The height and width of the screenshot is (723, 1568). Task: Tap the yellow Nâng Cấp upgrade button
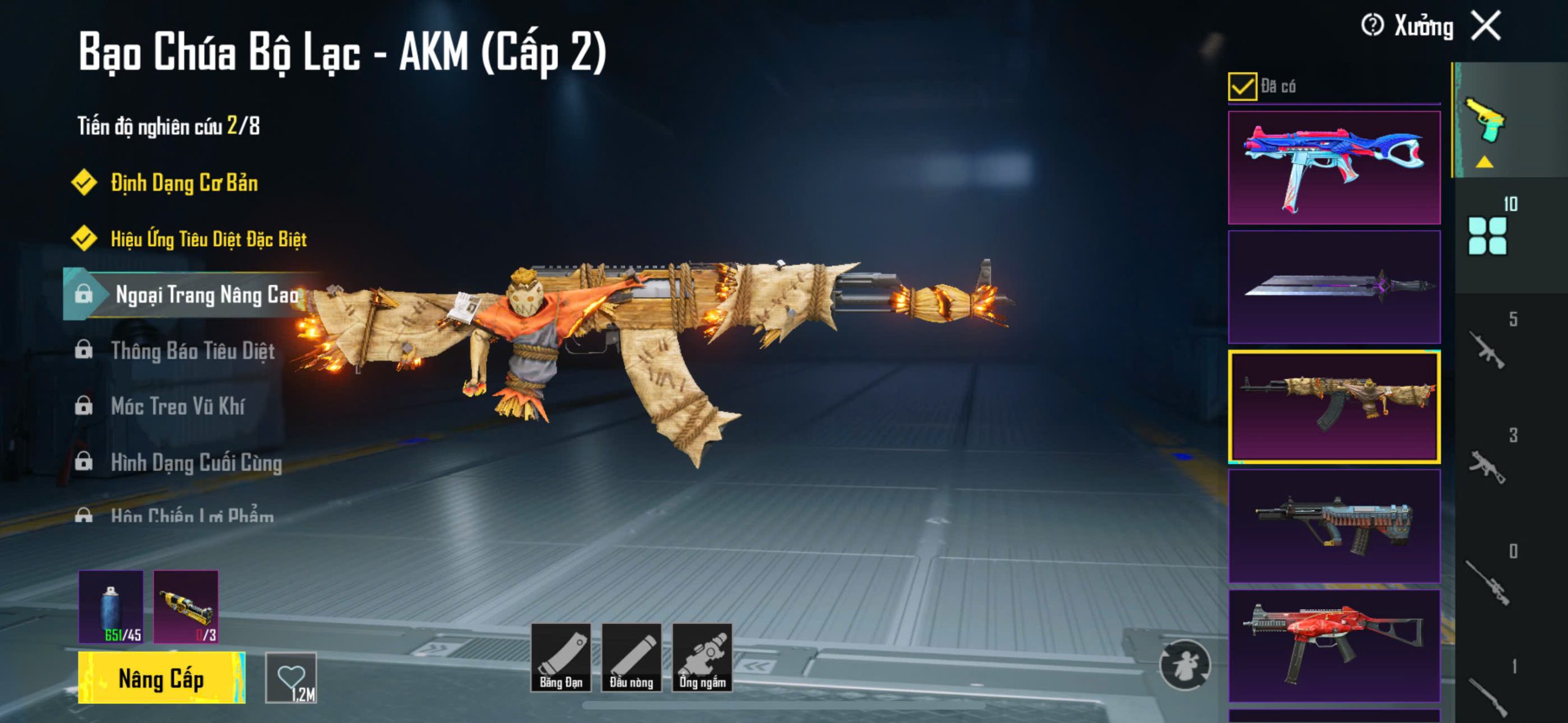click(x=162, y=678)
